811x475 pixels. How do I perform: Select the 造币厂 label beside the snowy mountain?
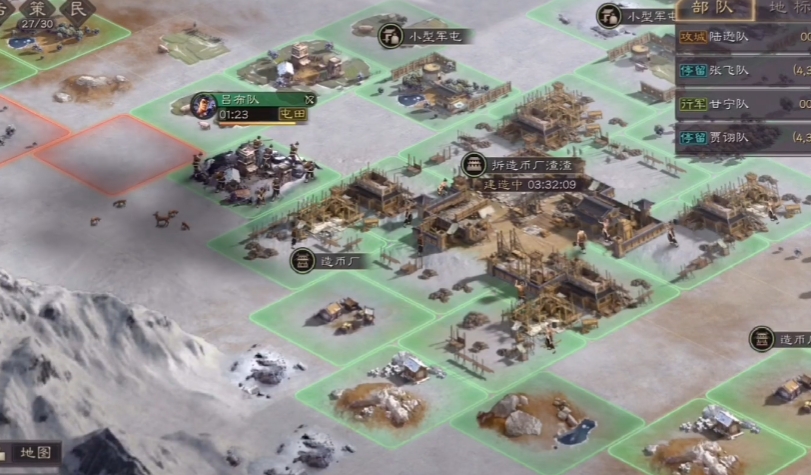click(329, 261)
